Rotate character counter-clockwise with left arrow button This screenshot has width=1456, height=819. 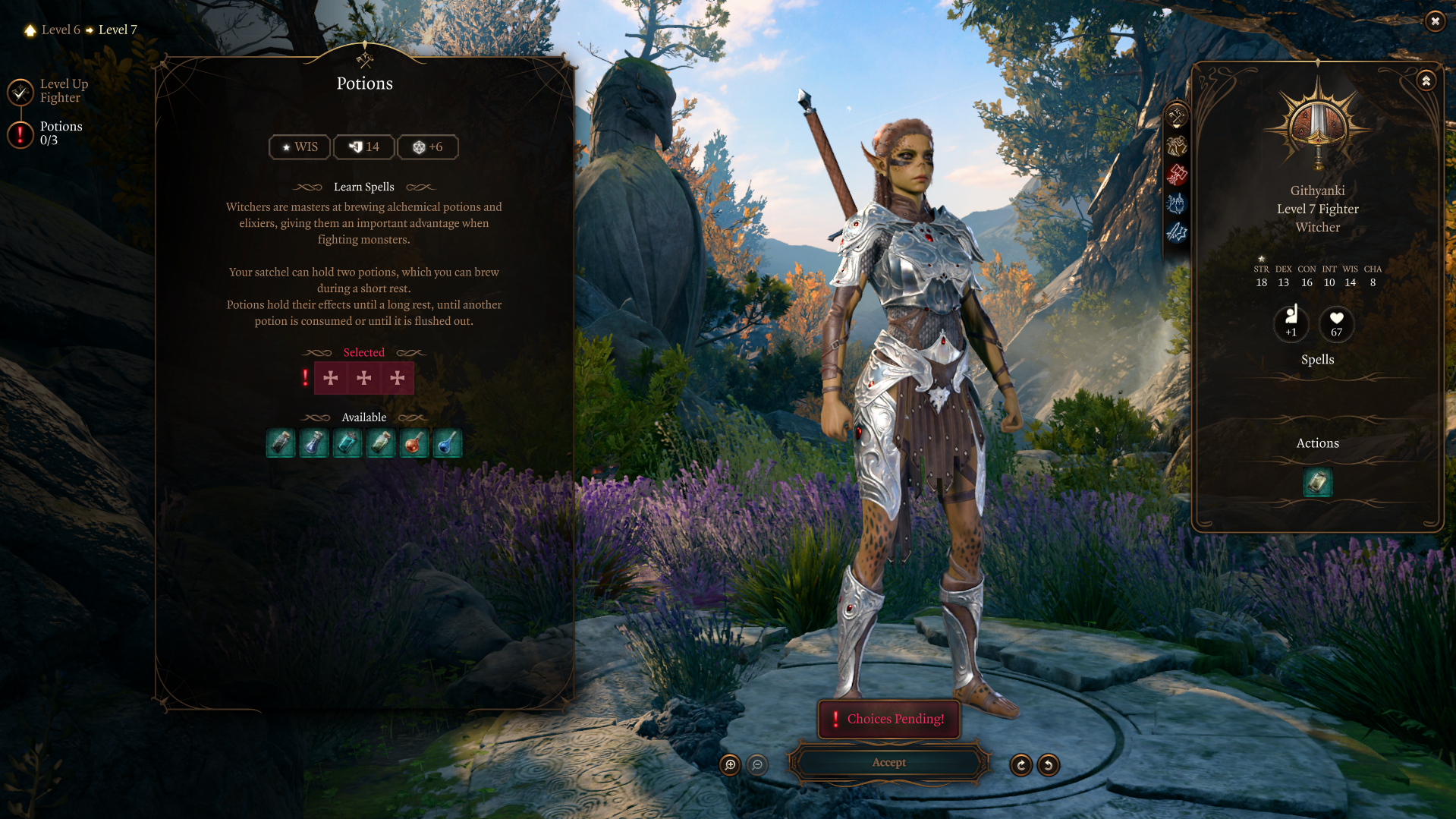click(x=1049, y=765)
